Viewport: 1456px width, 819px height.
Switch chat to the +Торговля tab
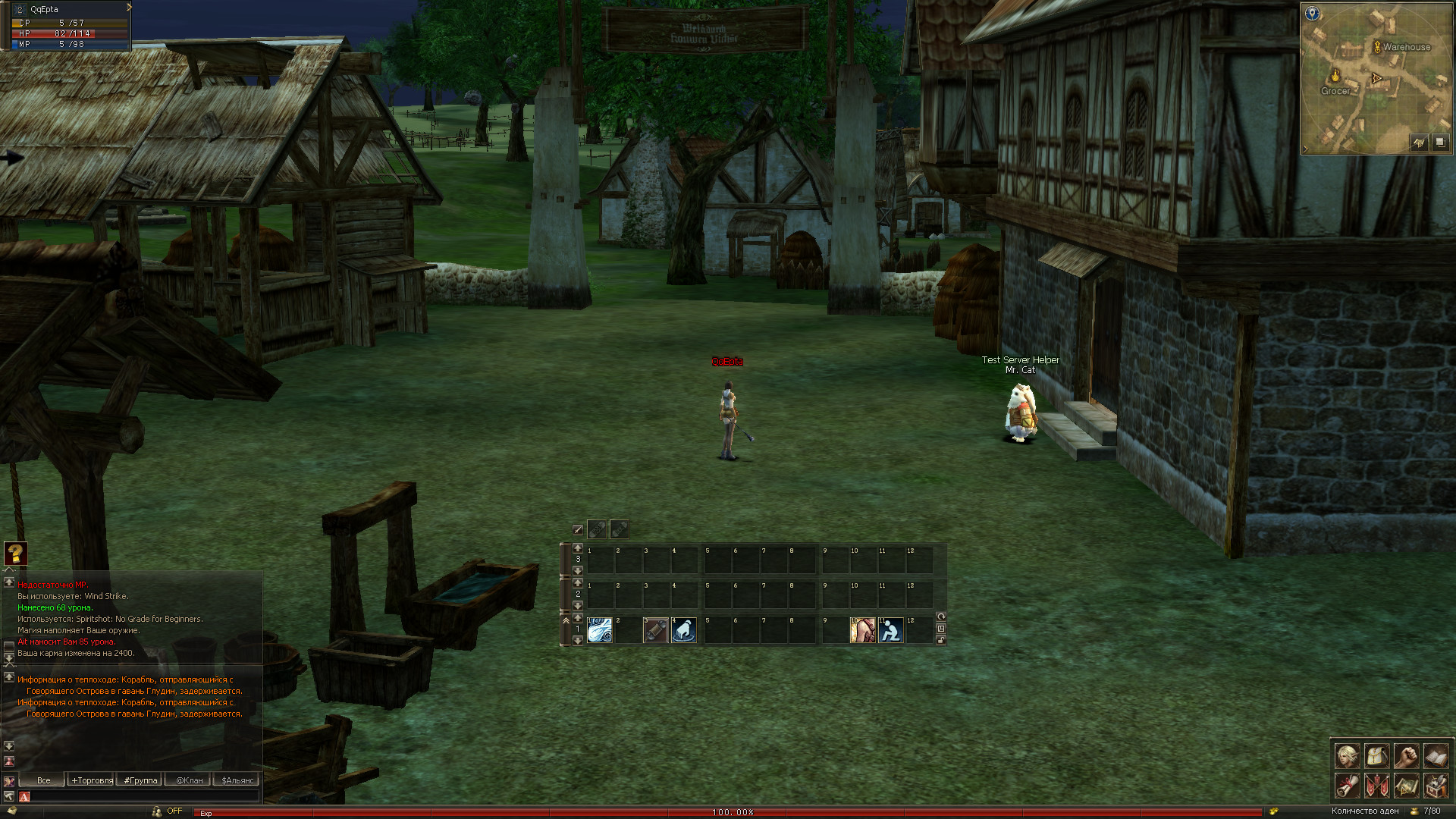[x=93, y=780]
